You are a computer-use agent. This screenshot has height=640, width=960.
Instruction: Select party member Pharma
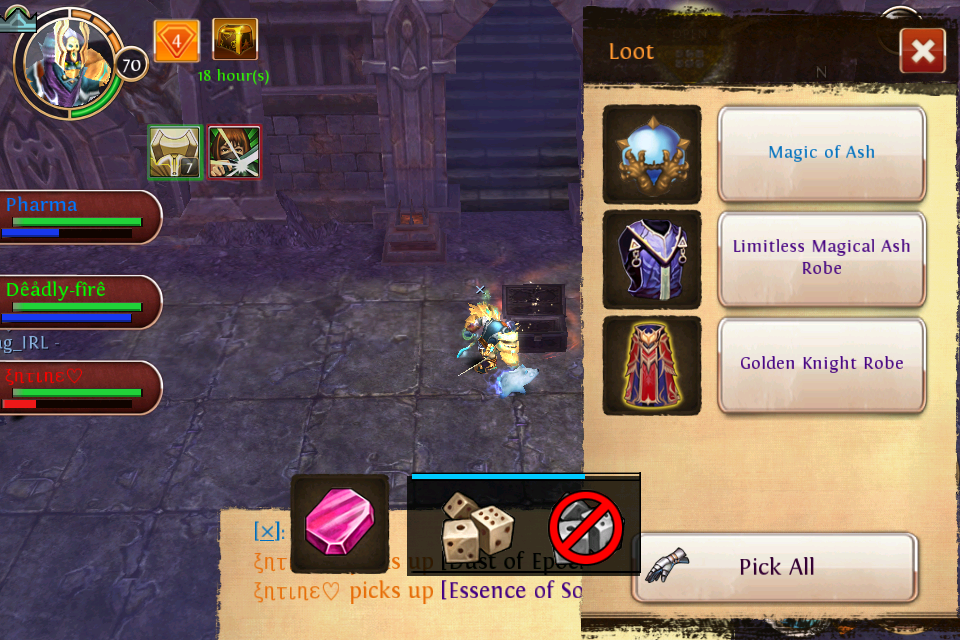pos(78,217)
